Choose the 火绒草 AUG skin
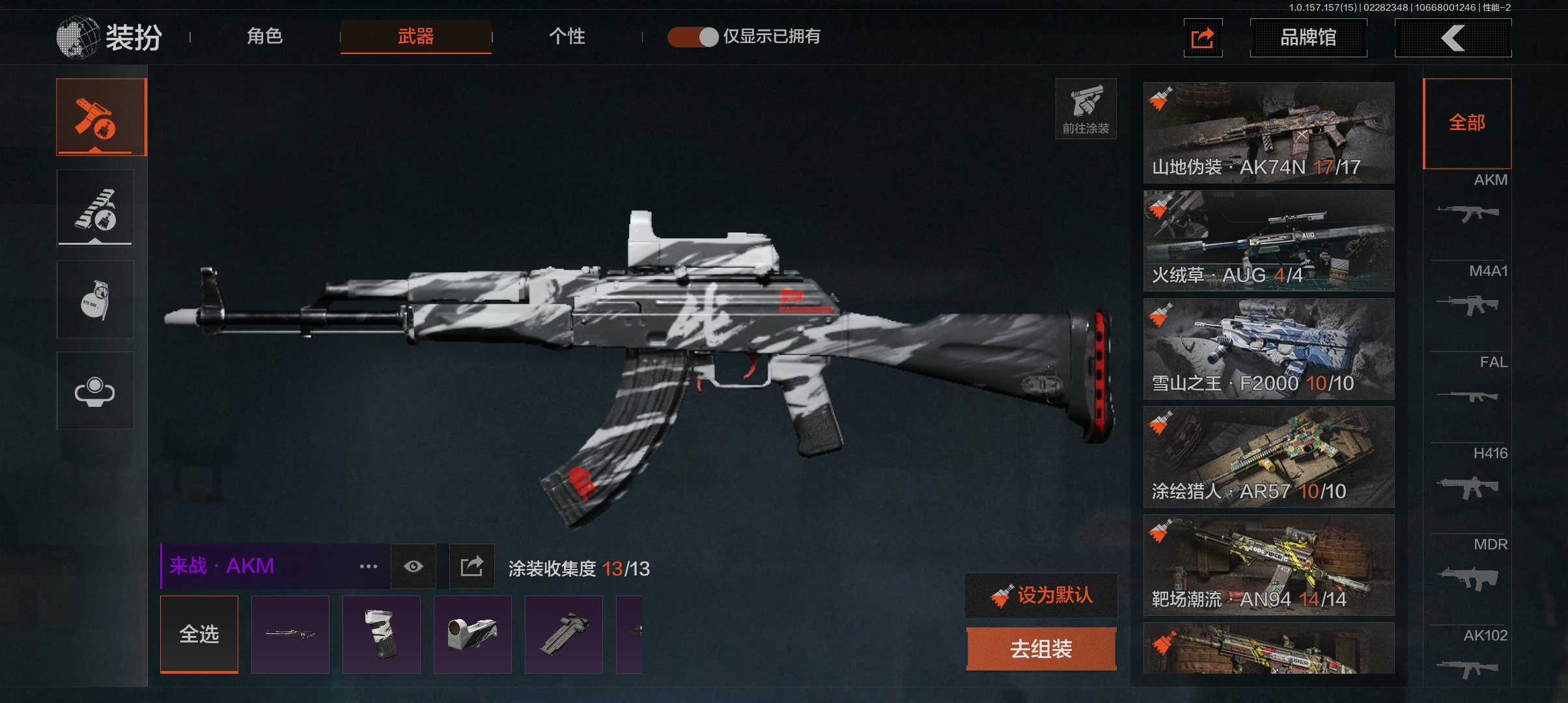This screenshot has width=1568, height=703. click(x=1268, y=240)
